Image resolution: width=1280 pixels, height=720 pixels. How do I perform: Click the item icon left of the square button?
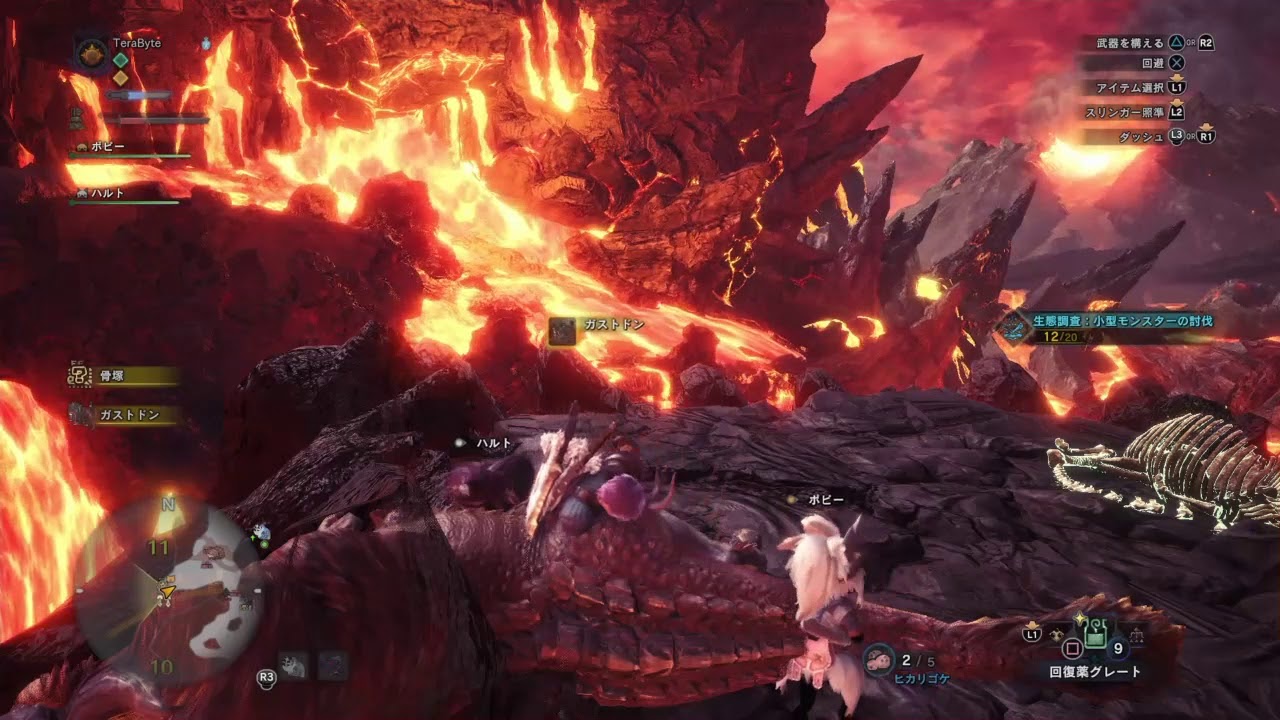(1056, 634)
